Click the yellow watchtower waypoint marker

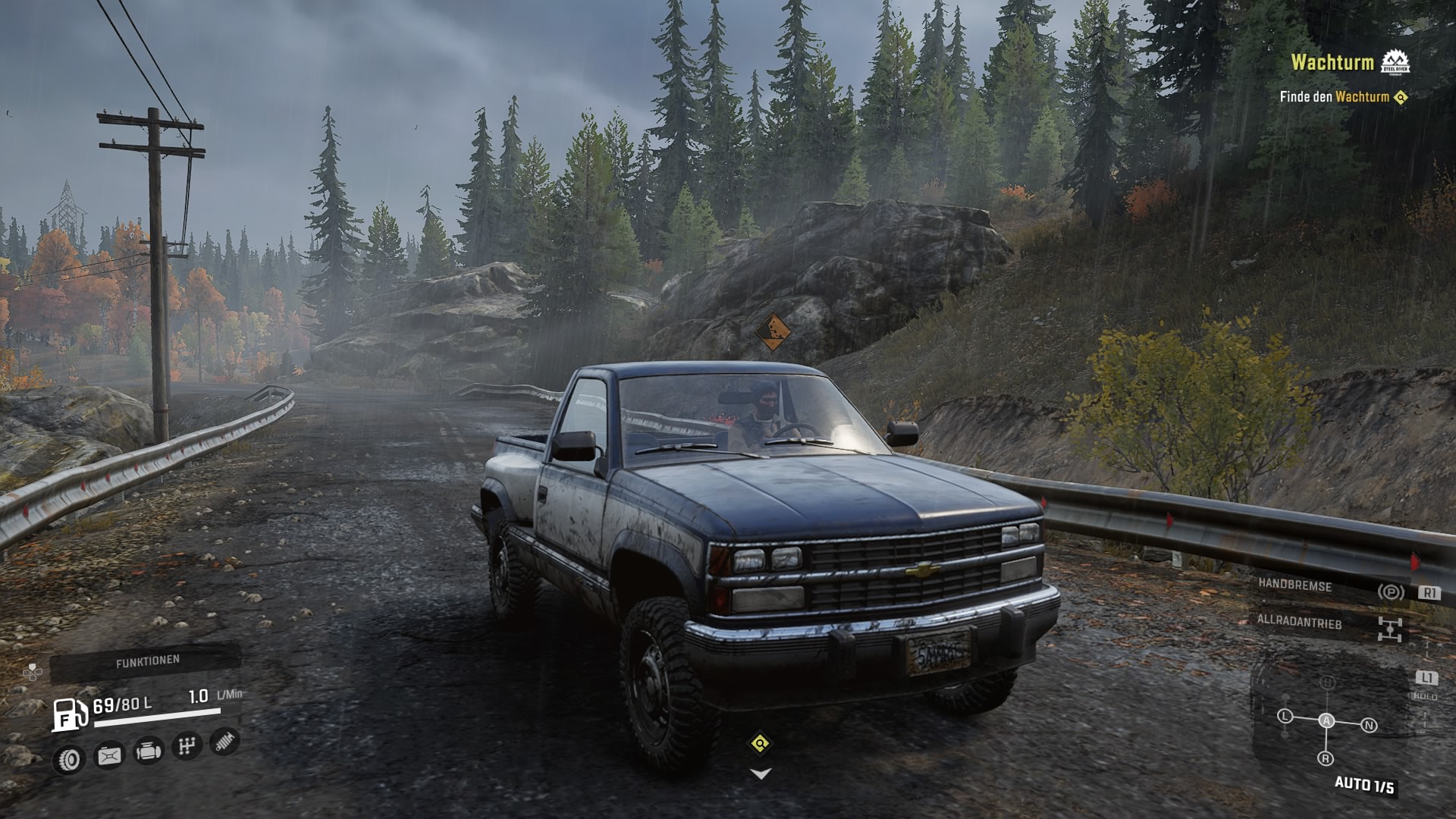760,743
